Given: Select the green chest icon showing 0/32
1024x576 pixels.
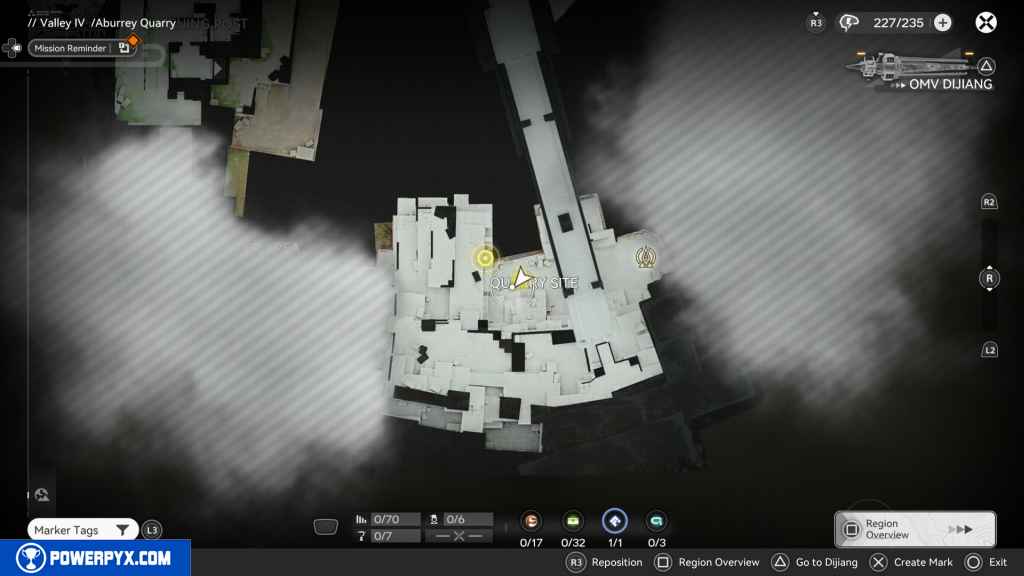Looking at the screenshot, I should [x=573, y=521].
